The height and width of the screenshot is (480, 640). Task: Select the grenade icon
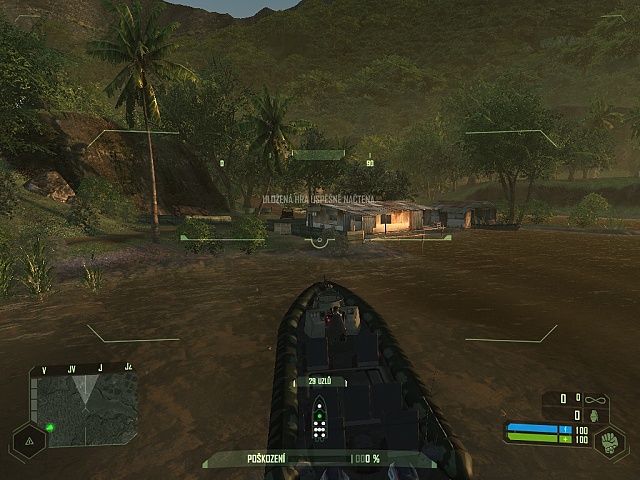pyautogui.click(x=595, y=415)
